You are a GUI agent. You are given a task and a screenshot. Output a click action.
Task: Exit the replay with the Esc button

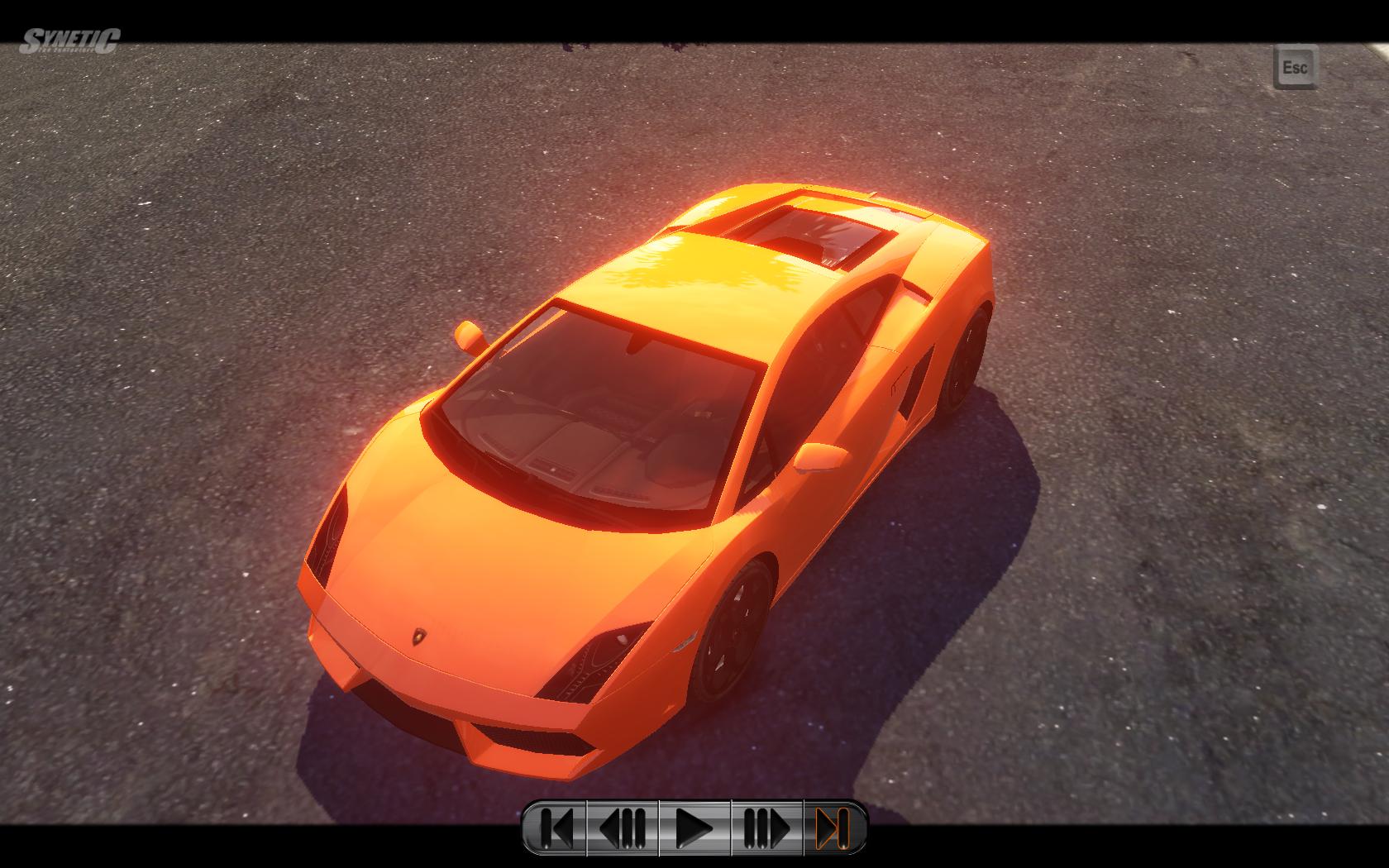pyautogui.click(x=1295, y=67)
